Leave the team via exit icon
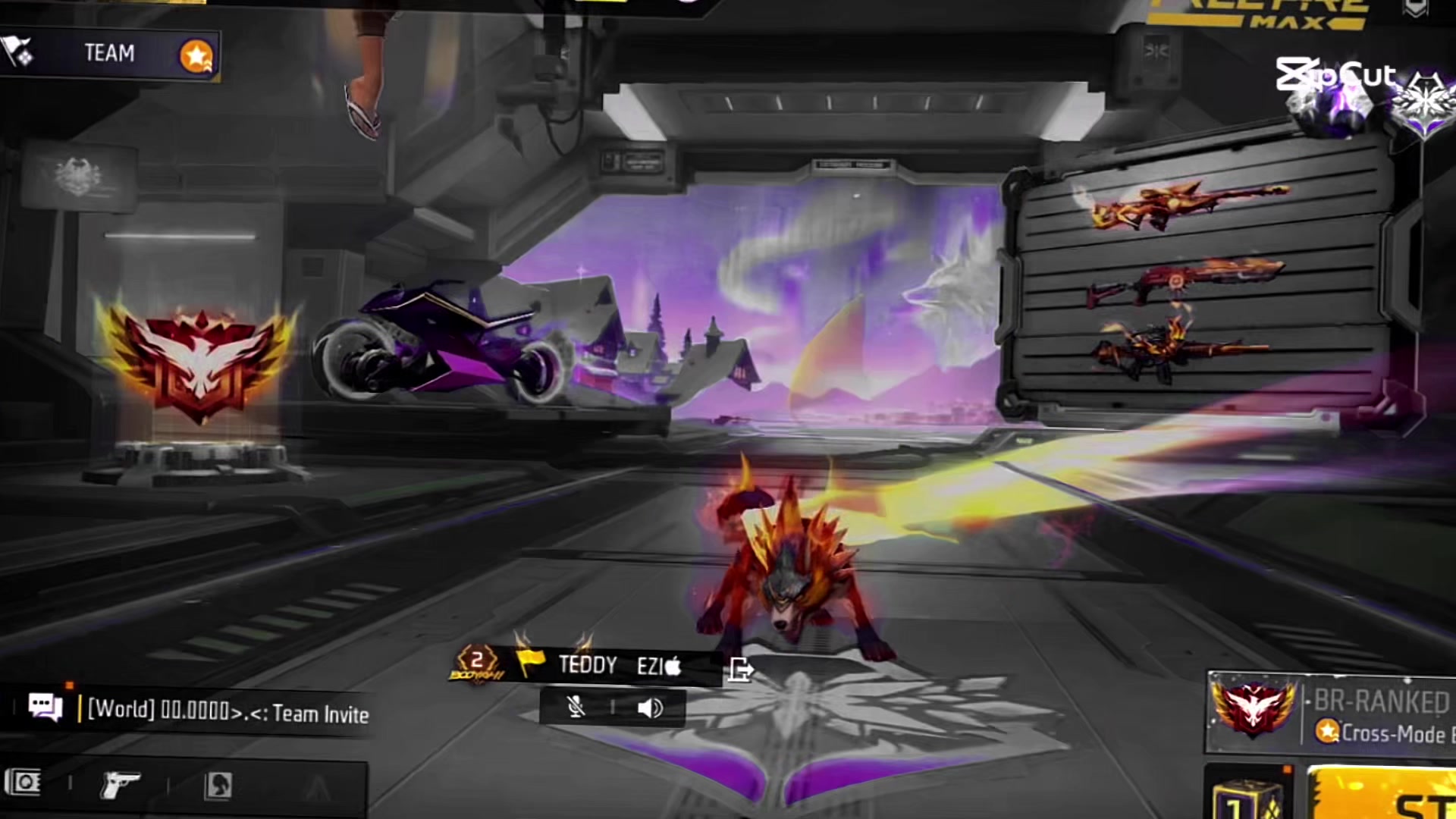Viewport: 1456px width, 819px height. tap(741, 669)
